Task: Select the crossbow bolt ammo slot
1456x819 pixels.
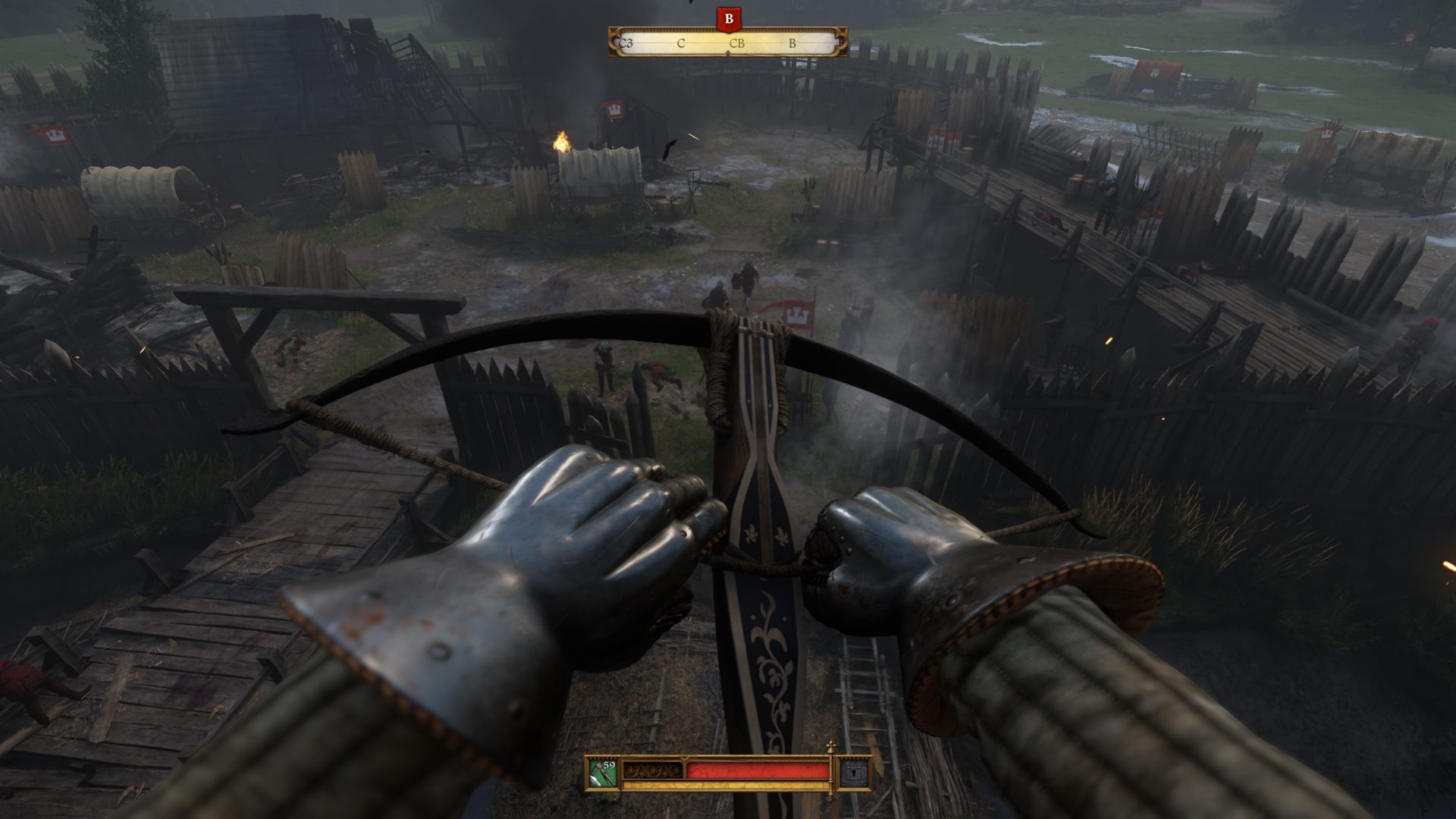Action: coord(603,773)
